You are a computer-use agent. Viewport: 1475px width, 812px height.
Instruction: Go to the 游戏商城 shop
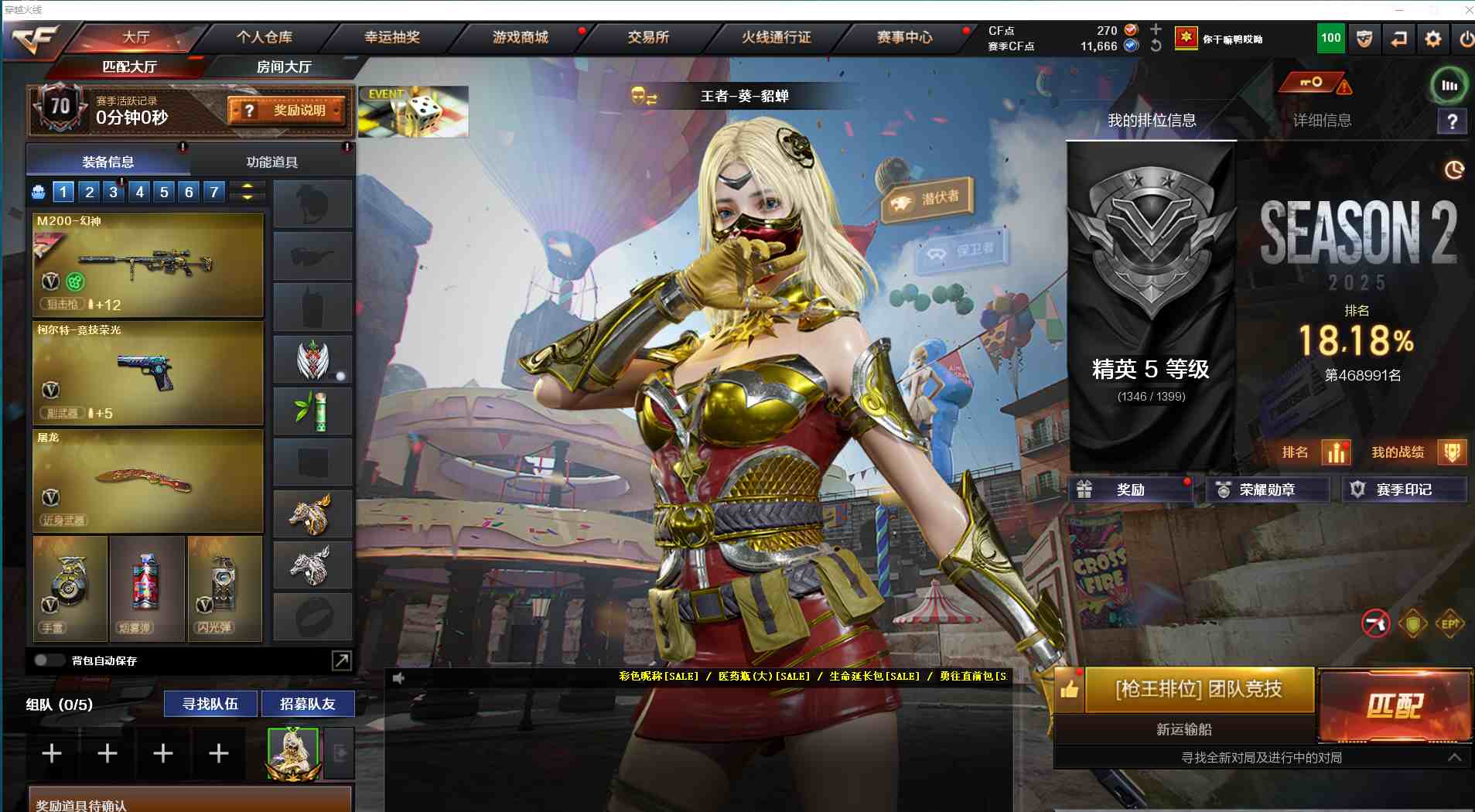tap(520, 37)
